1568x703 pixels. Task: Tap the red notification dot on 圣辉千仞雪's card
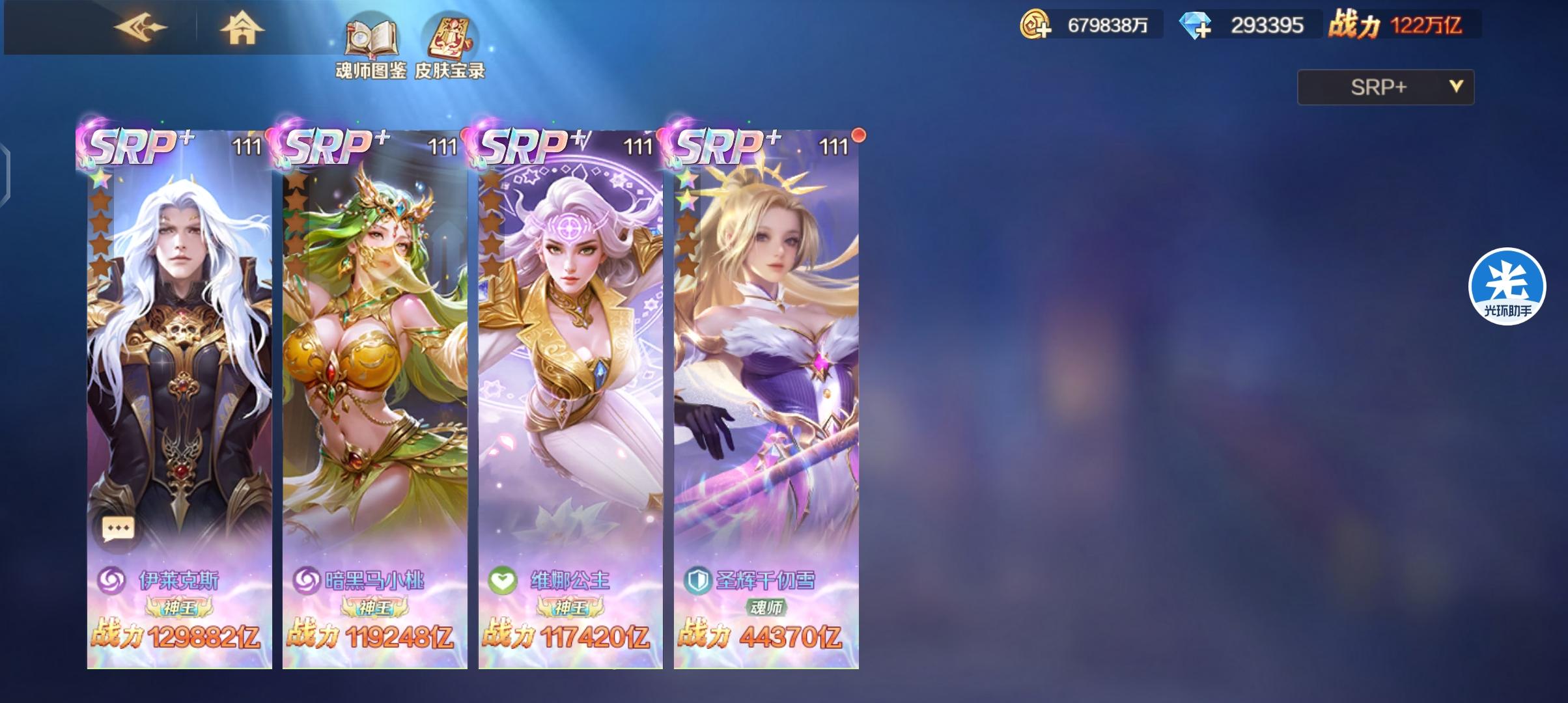[x=858, y=134]
